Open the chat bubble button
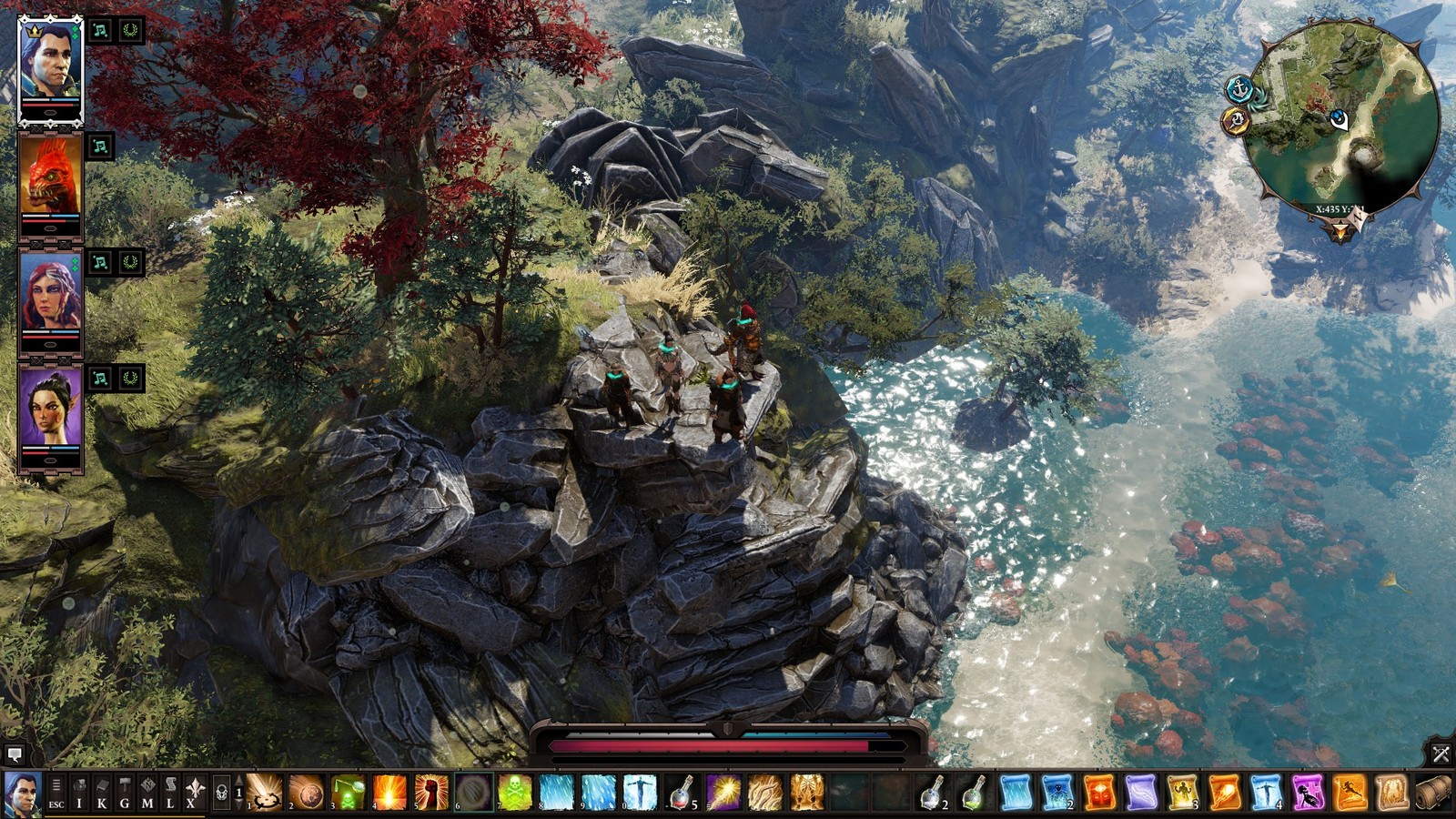The height and width of the screenshot is (819, 1456). 14,754
